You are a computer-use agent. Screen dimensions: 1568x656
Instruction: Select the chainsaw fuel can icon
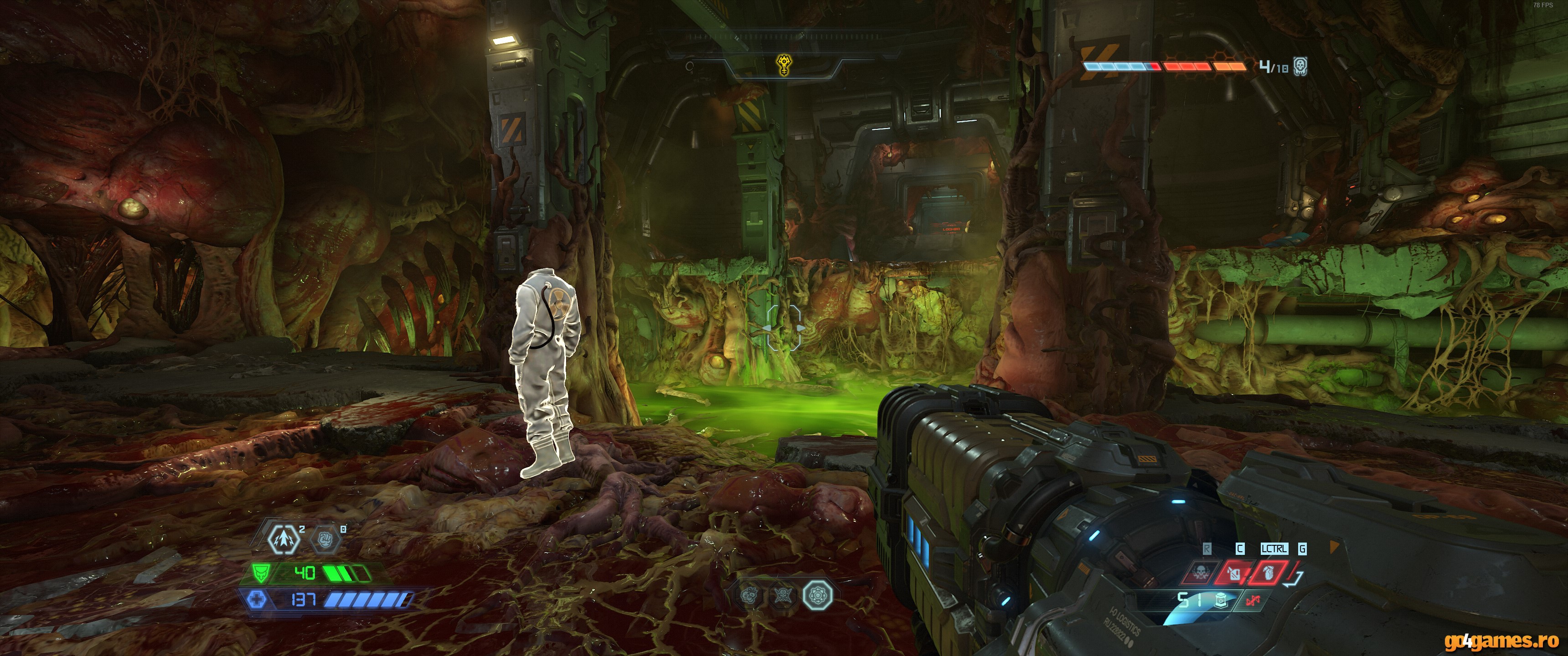[x=1233, y=573]
